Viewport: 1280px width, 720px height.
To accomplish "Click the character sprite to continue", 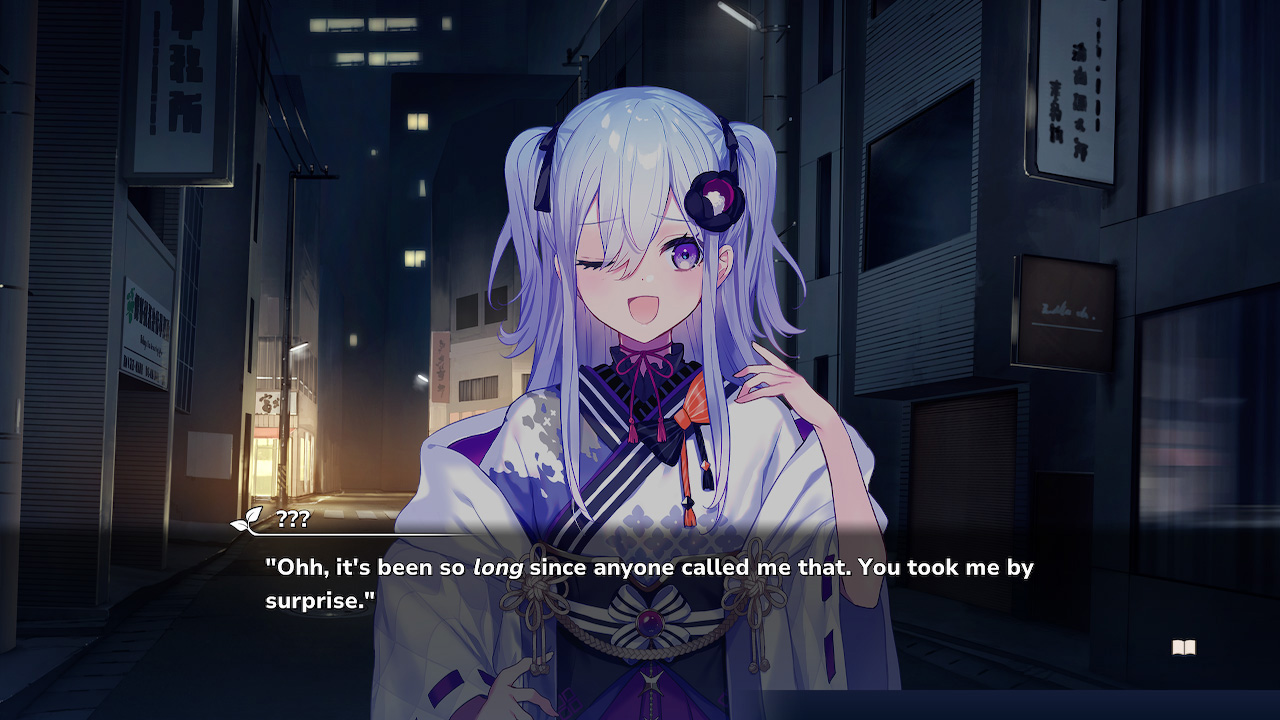I will (x=640, y=300).
